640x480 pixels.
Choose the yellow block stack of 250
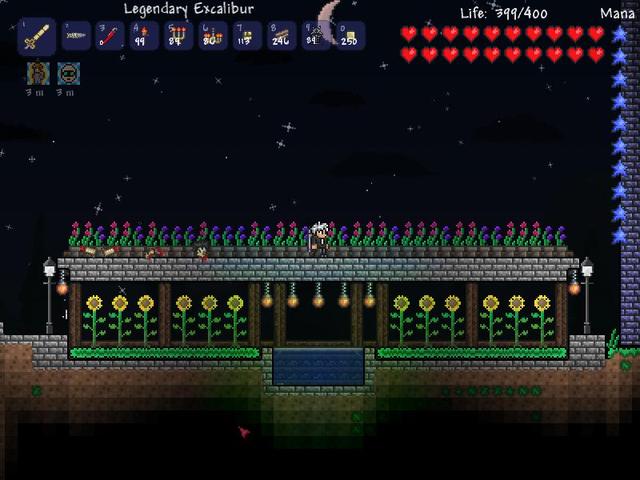point(349,36)
